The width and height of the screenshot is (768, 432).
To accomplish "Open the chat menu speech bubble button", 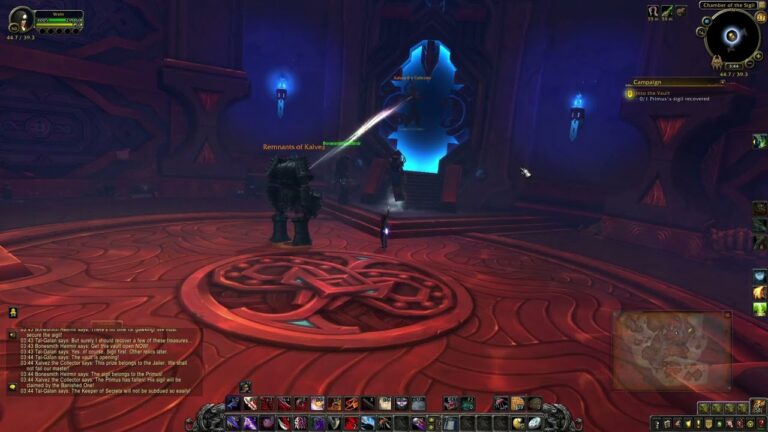I will pyautogui.click(x=12, y=386).
